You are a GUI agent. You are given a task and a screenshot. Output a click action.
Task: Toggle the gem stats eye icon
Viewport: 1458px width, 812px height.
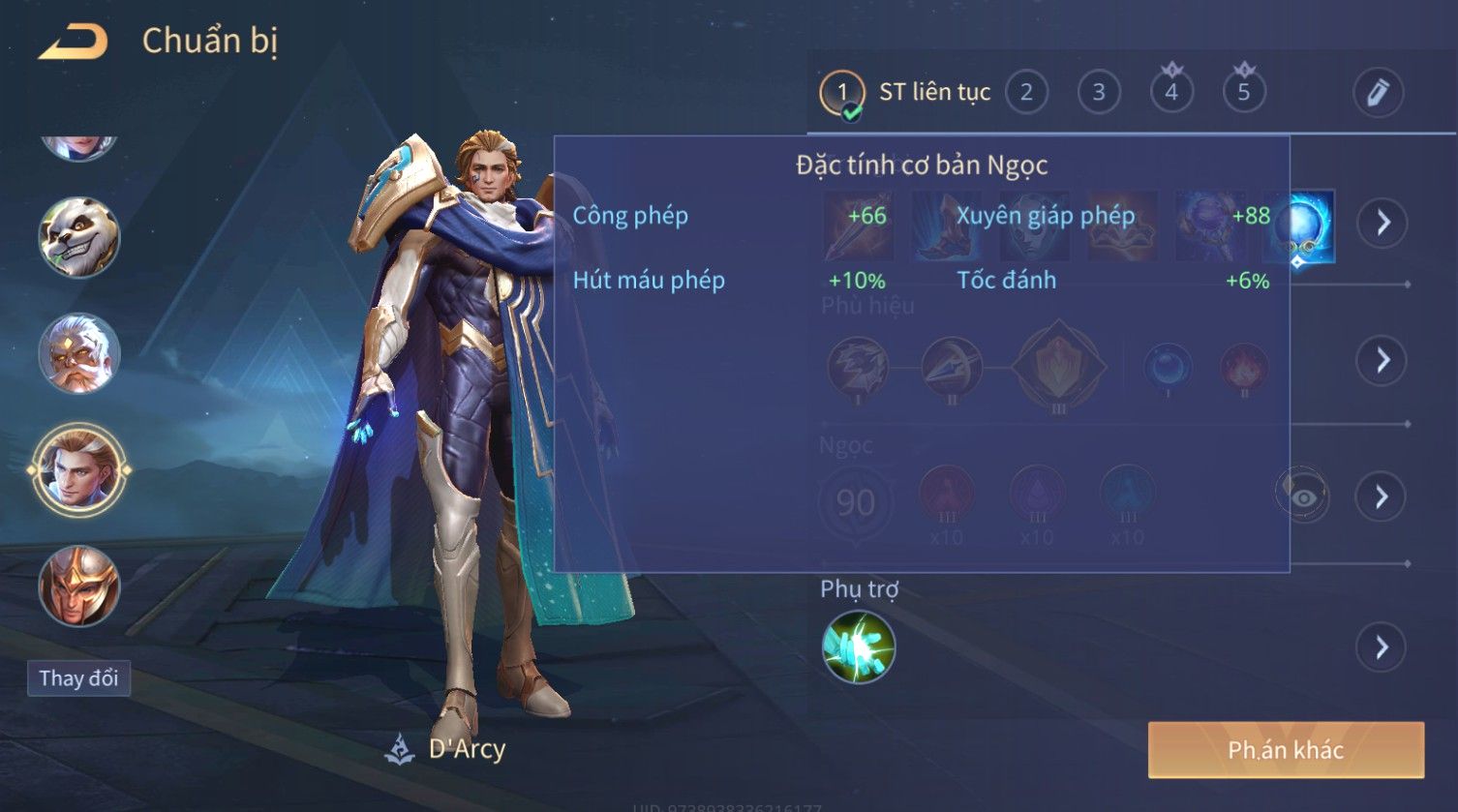(1303, 497)
